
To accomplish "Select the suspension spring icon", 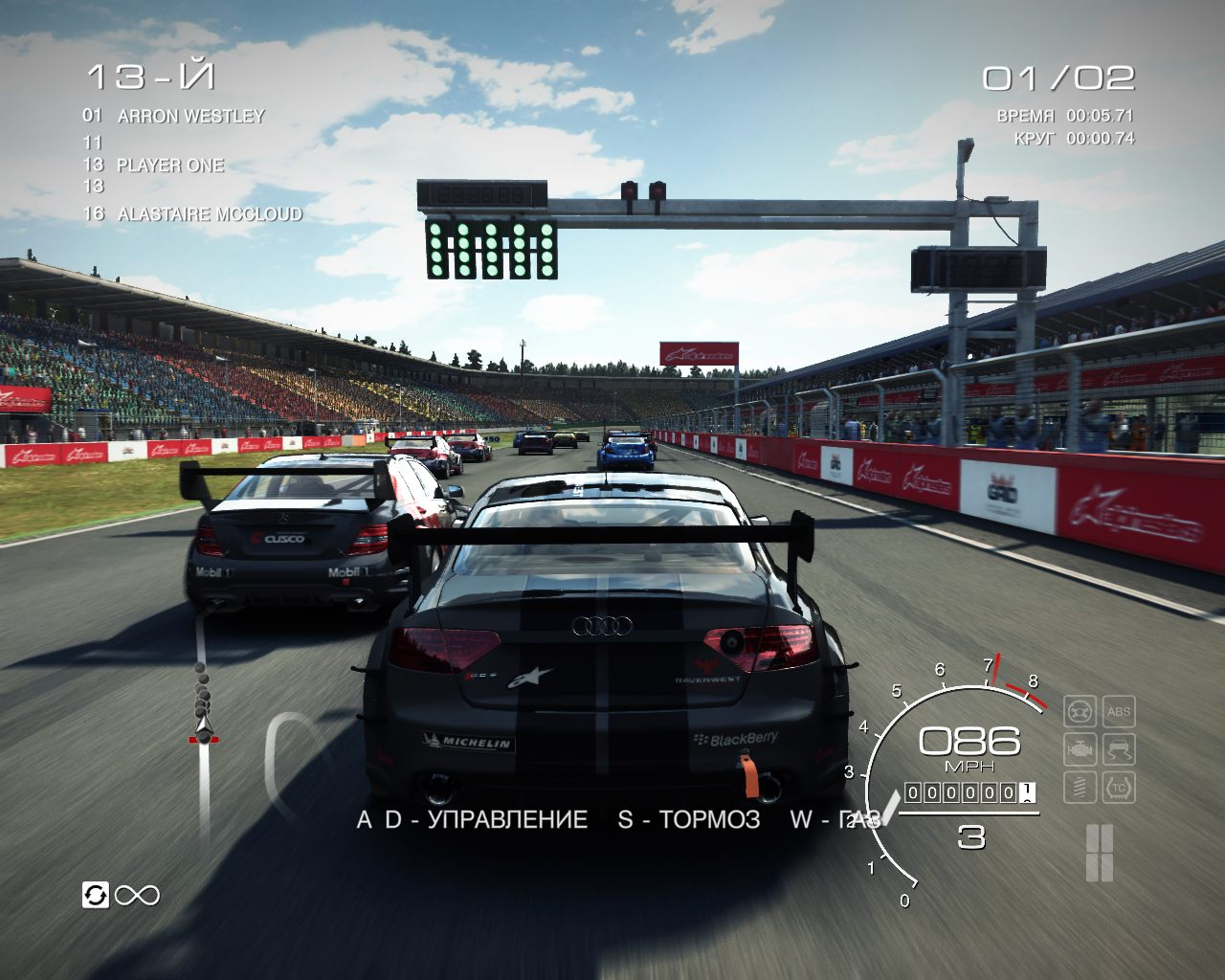I will click(1080, 787).
